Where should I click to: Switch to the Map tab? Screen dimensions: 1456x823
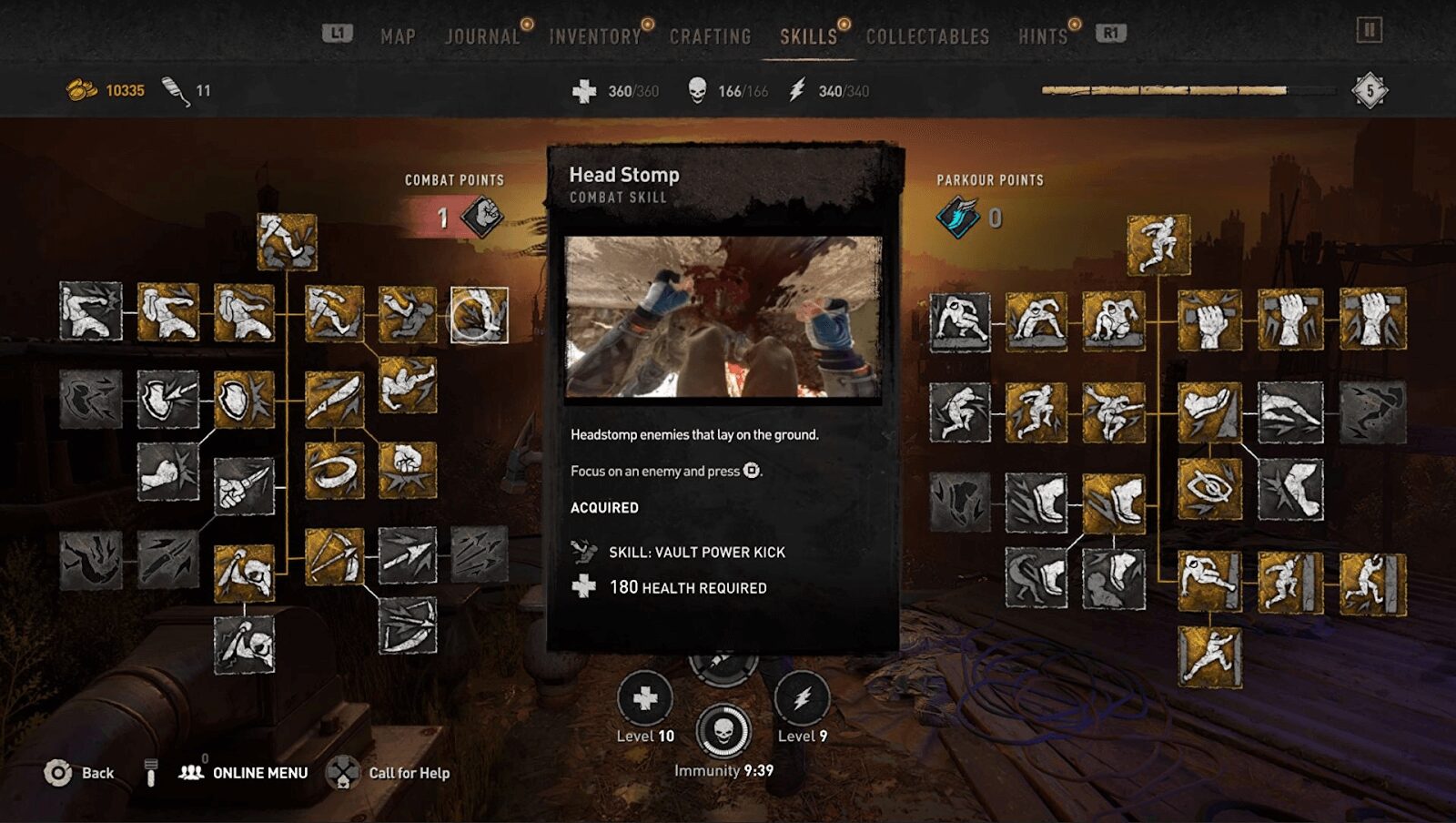click(x=398, y=36)
